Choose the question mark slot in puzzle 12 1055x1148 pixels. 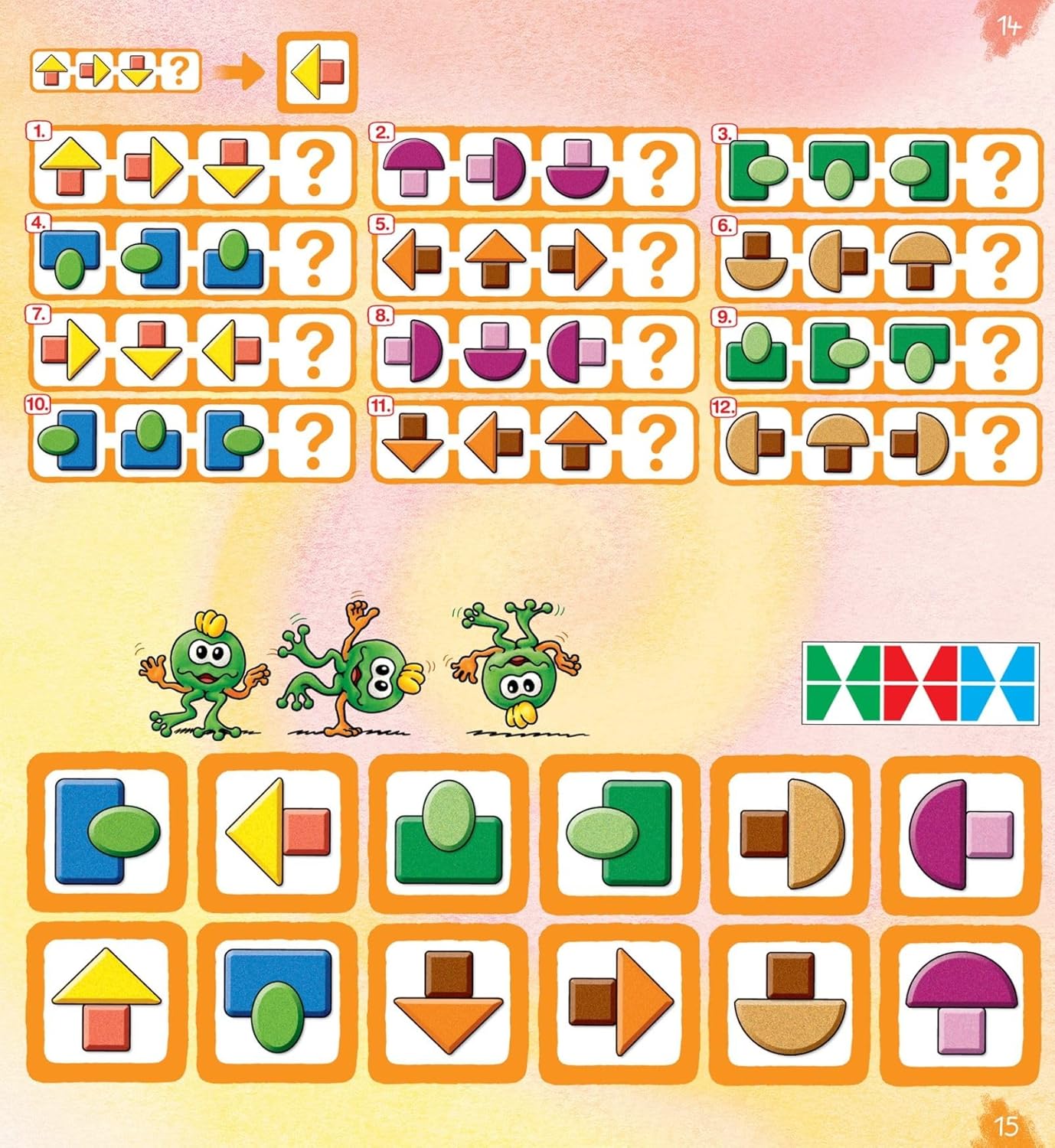coord(1000,440)
